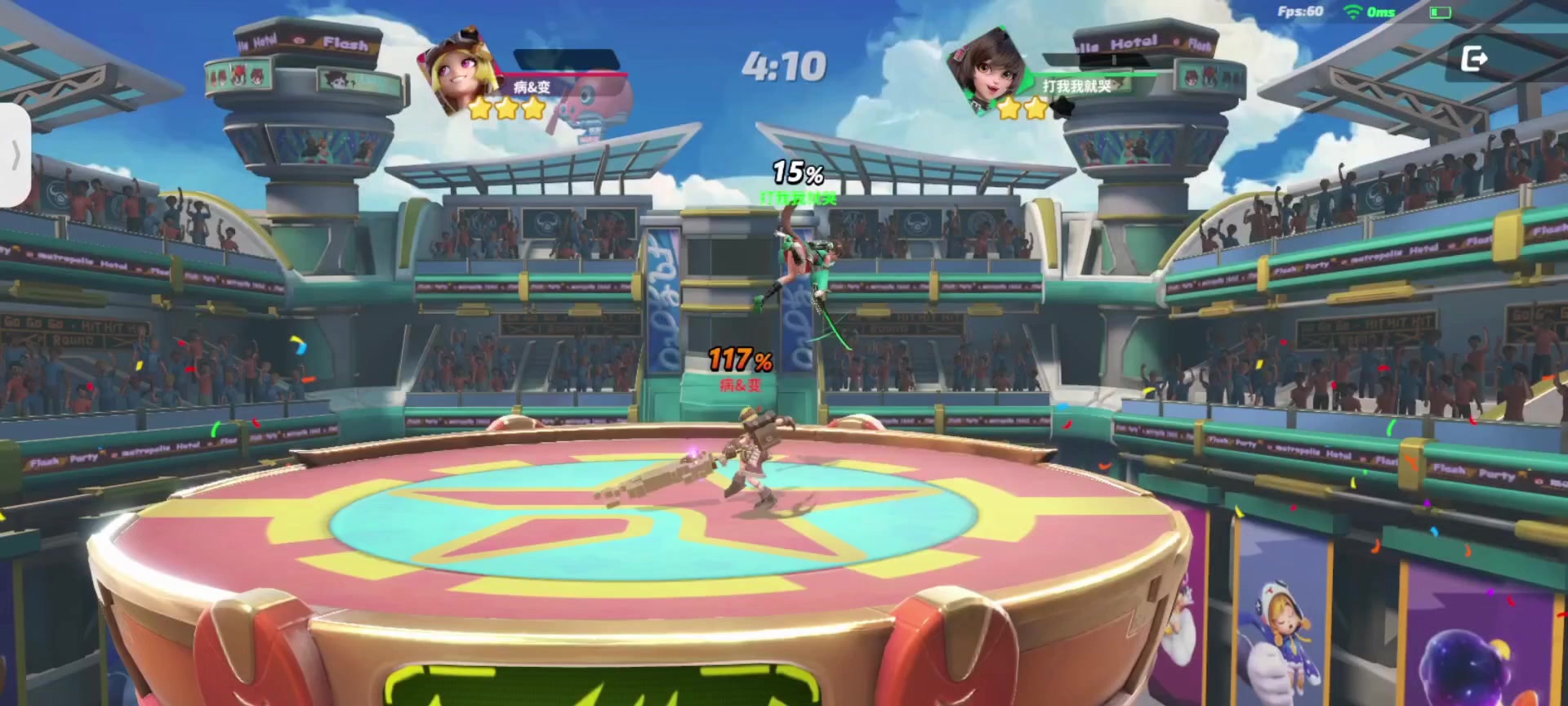Click the exit match icon

click(1473, 59)
